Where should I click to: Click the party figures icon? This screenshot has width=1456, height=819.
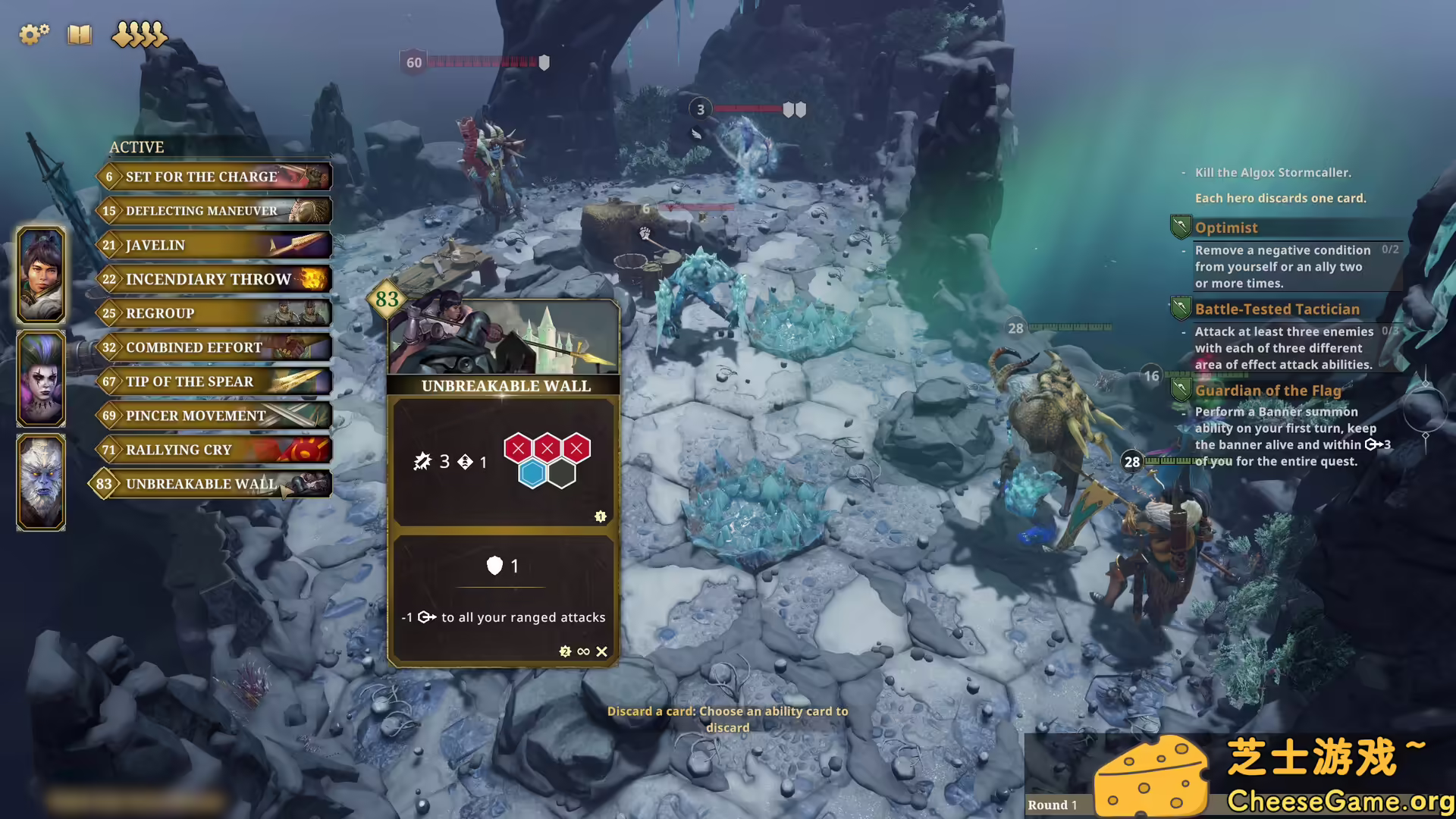tap(139, 34)
